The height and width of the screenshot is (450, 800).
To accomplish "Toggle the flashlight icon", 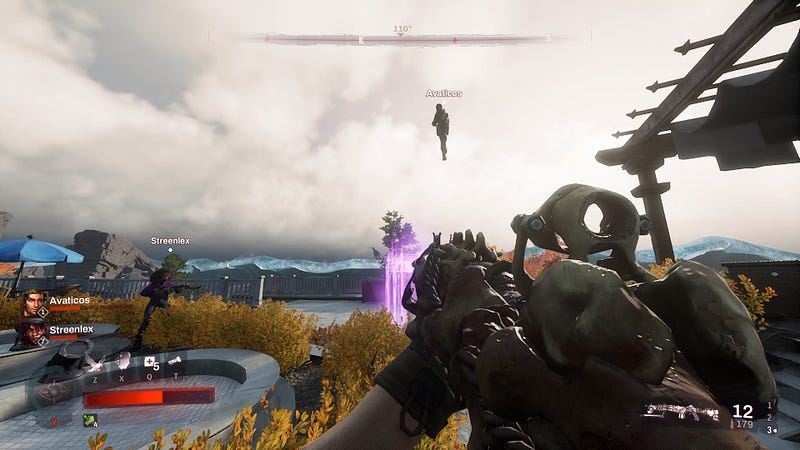I will (x=176, y=361).
